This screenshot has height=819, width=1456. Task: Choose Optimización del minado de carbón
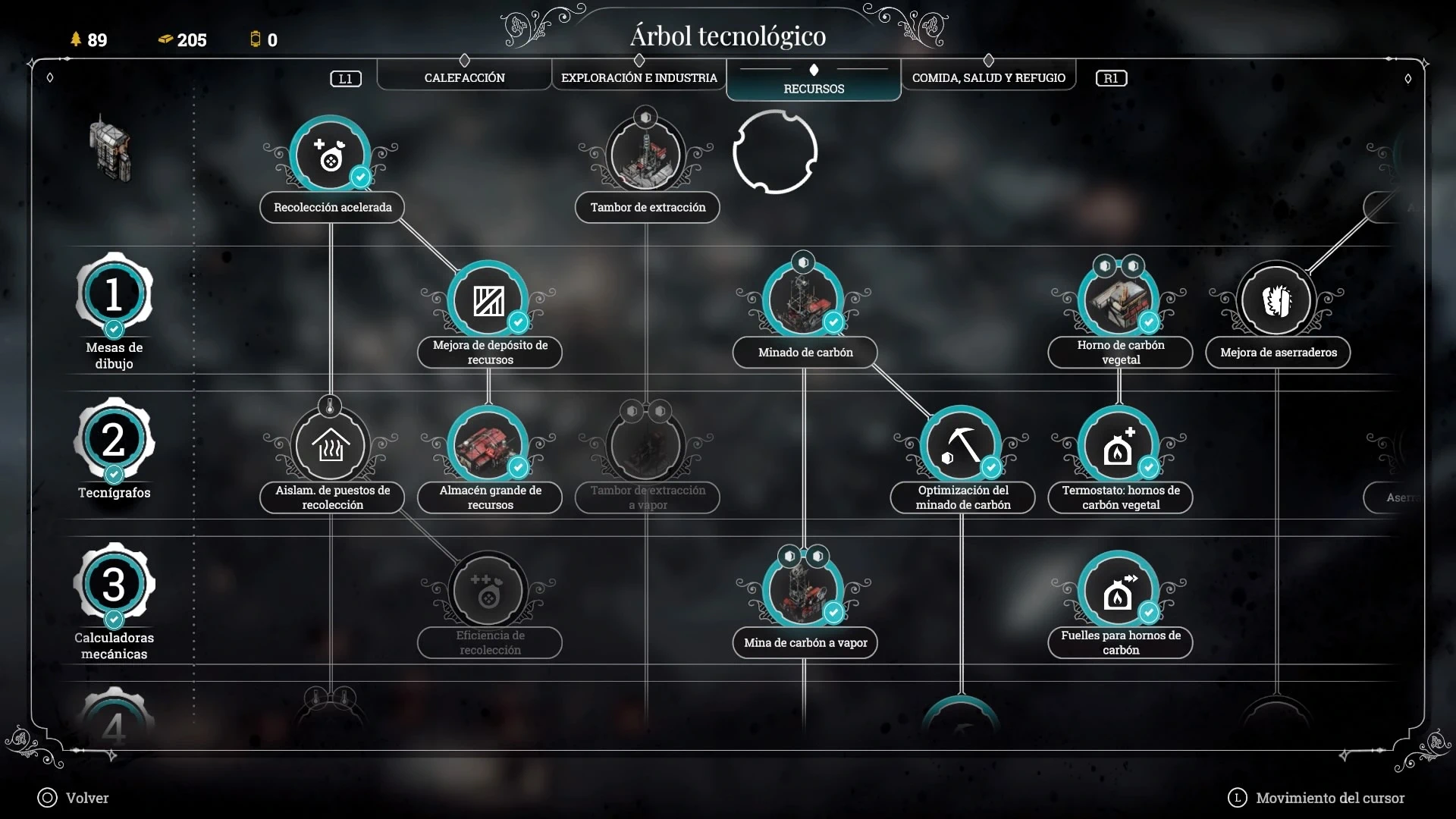tap(962, 446)
